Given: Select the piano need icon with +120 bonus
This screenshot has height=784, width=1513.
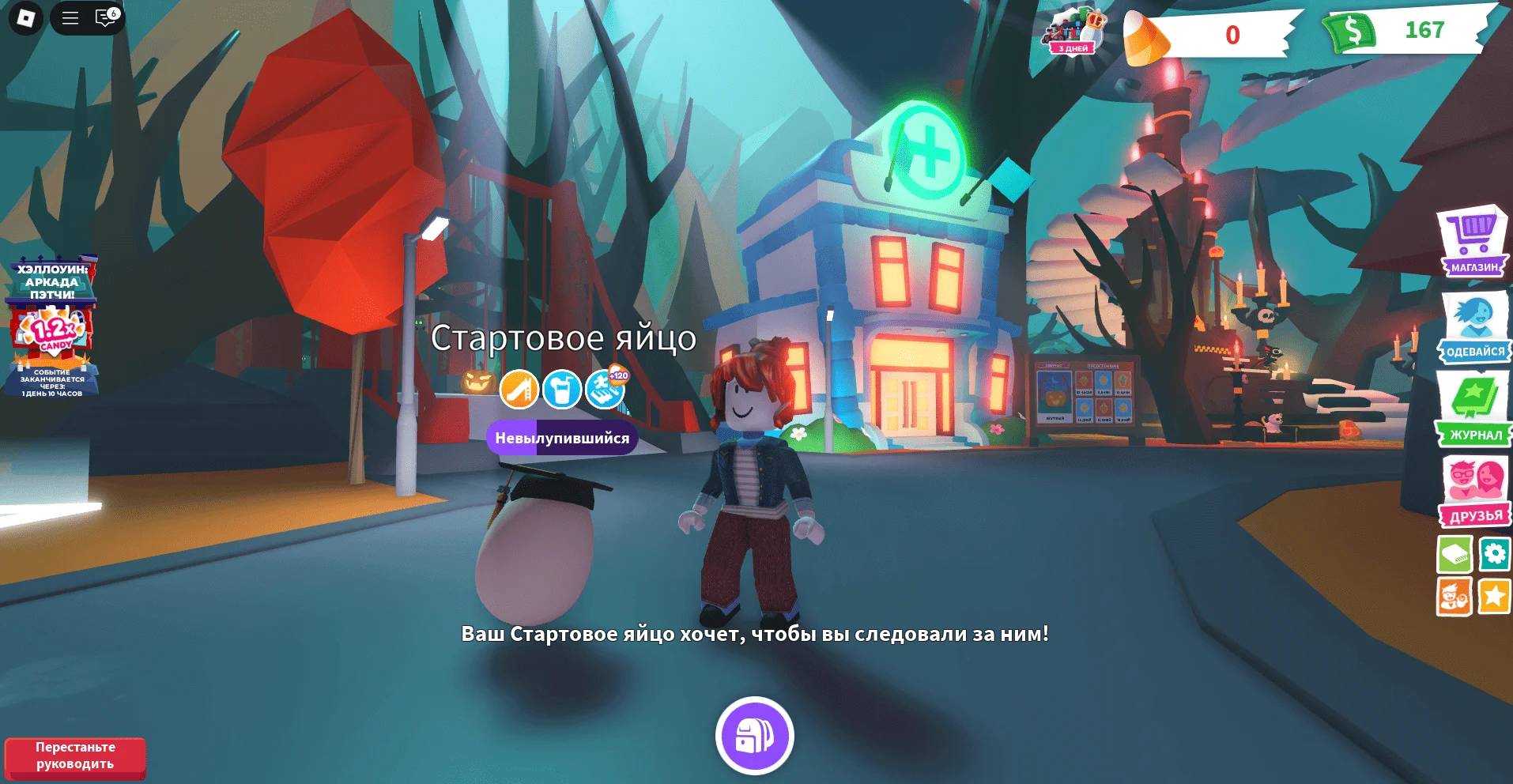Looking at the screenshot, I should coord(606,388).
